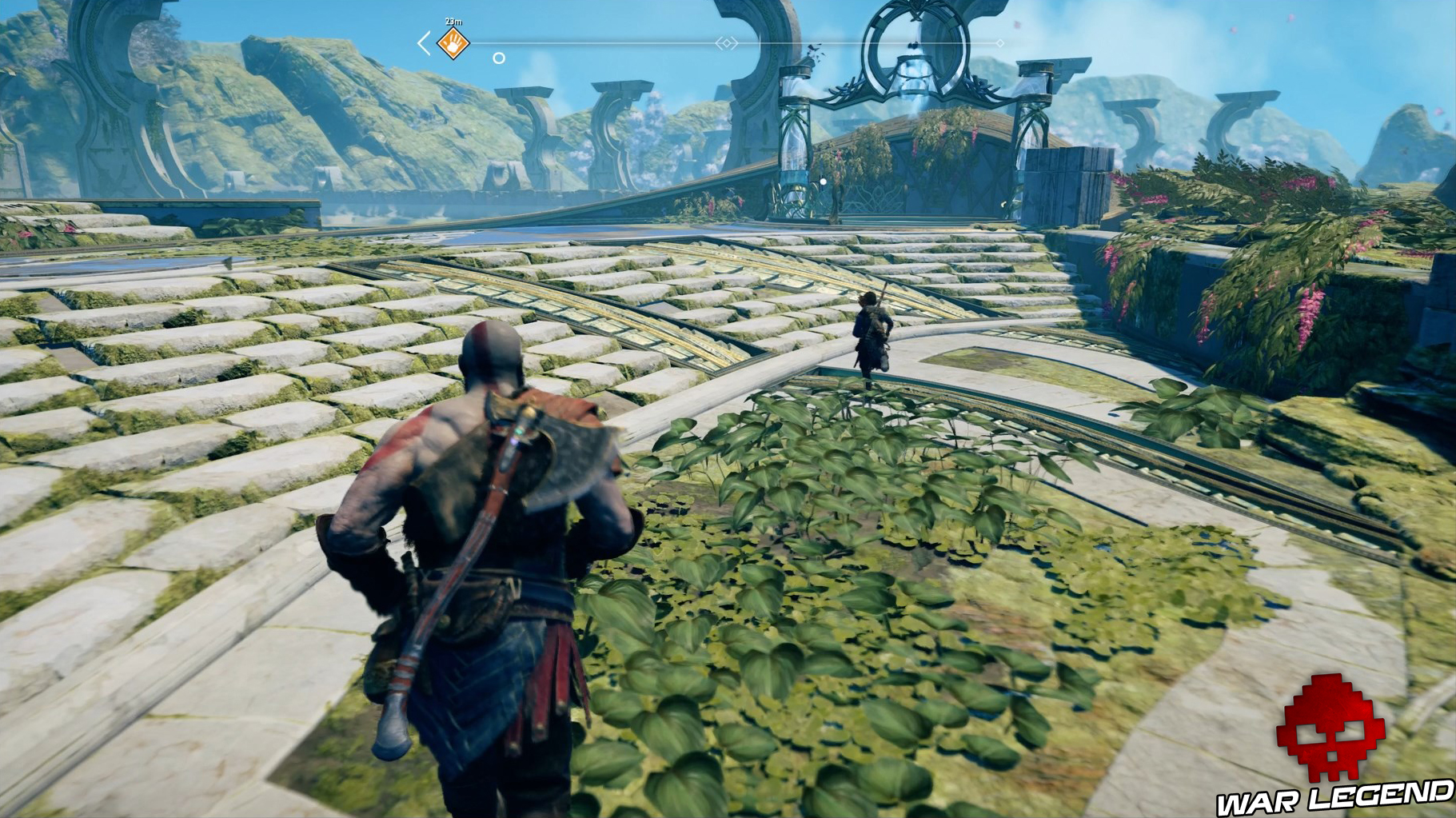The image size is (1456, 818).
Task: Click the small diamond at the compass's right end
Action: coord(999,43)
